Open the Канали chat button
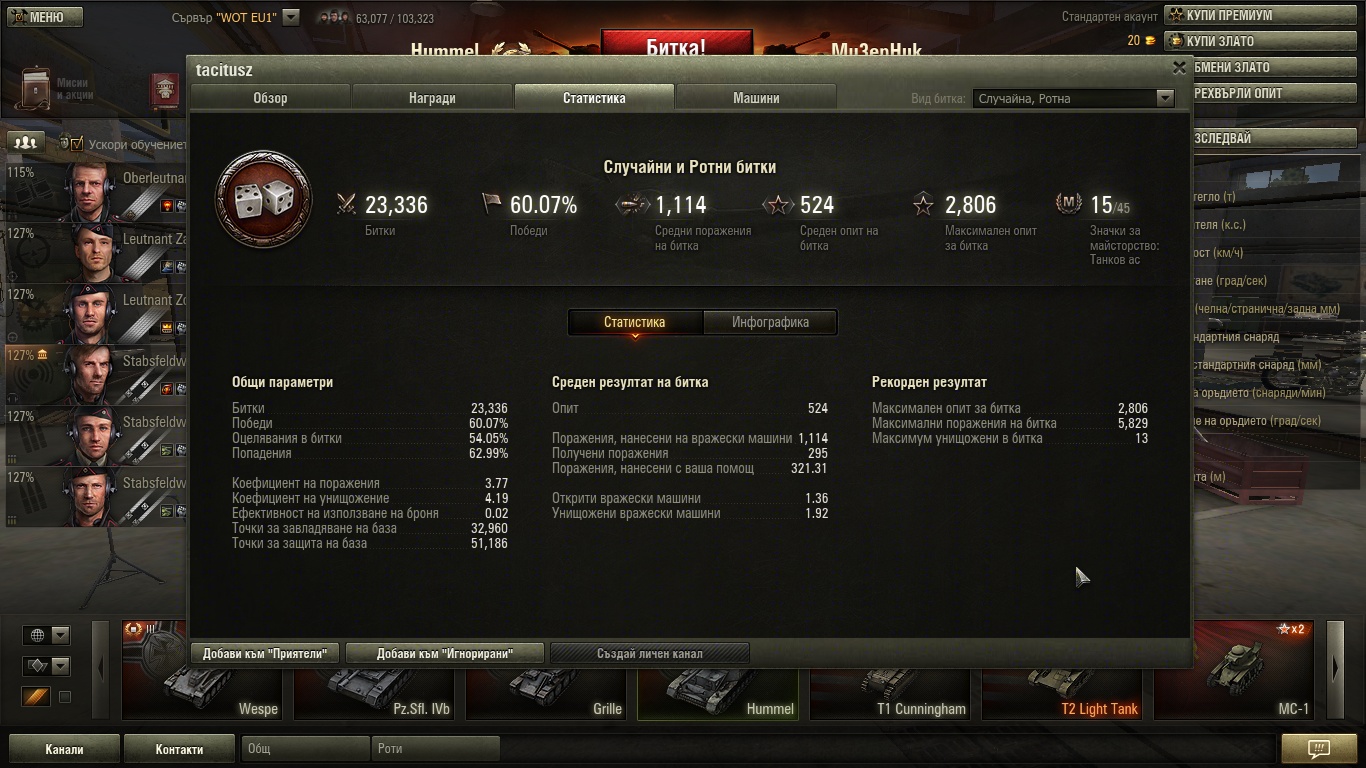The height and width of the screenshot is (768, 1366). coord(64,749)
